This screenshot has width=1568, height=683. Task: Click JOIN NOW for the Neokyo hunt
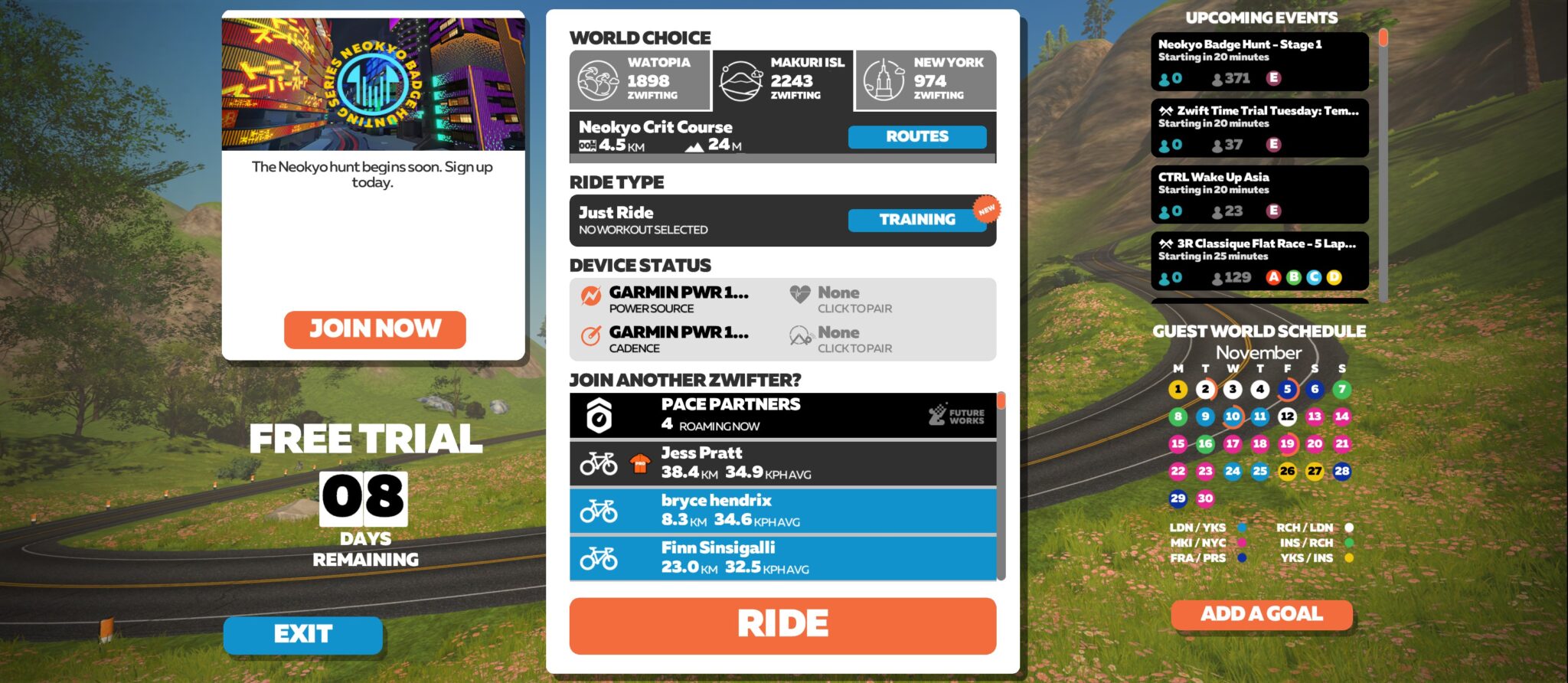[374, 329]
